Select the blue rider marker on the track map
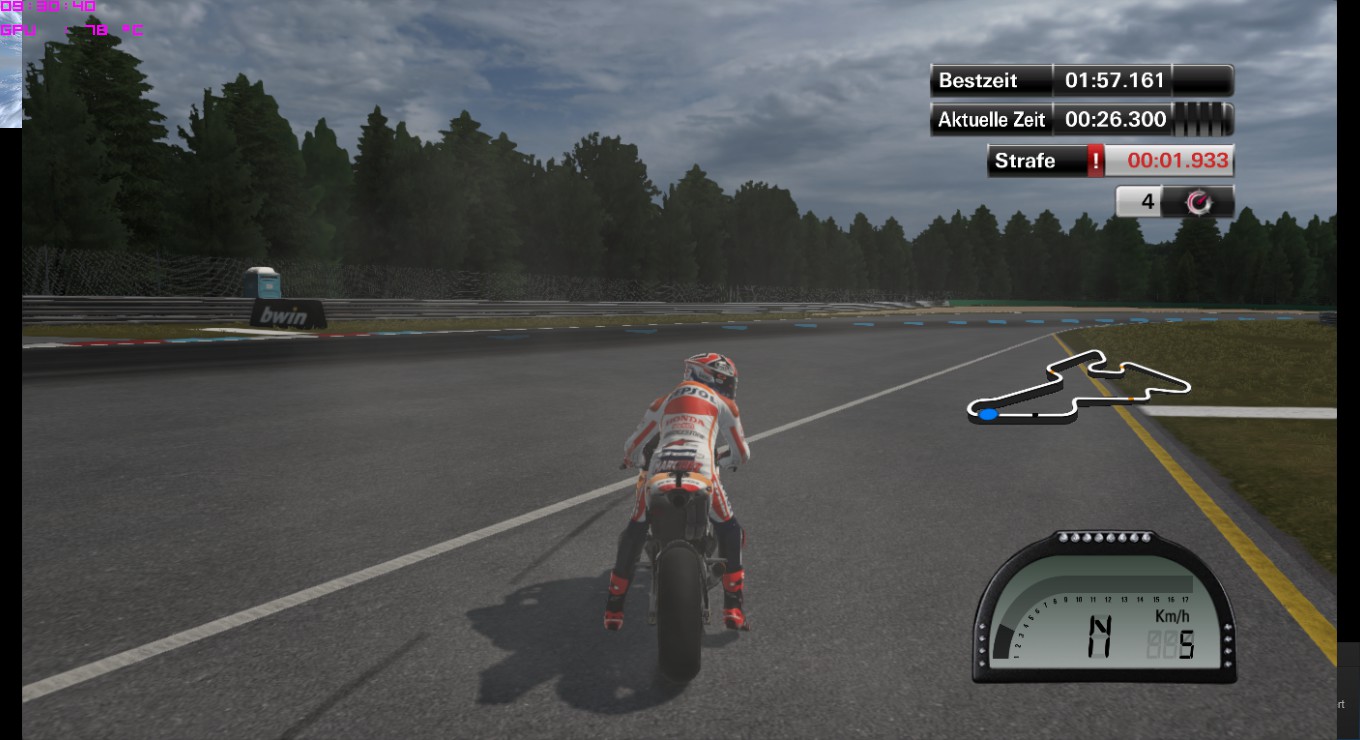Viewport: 1360px width, 740px height. [988, 414]
